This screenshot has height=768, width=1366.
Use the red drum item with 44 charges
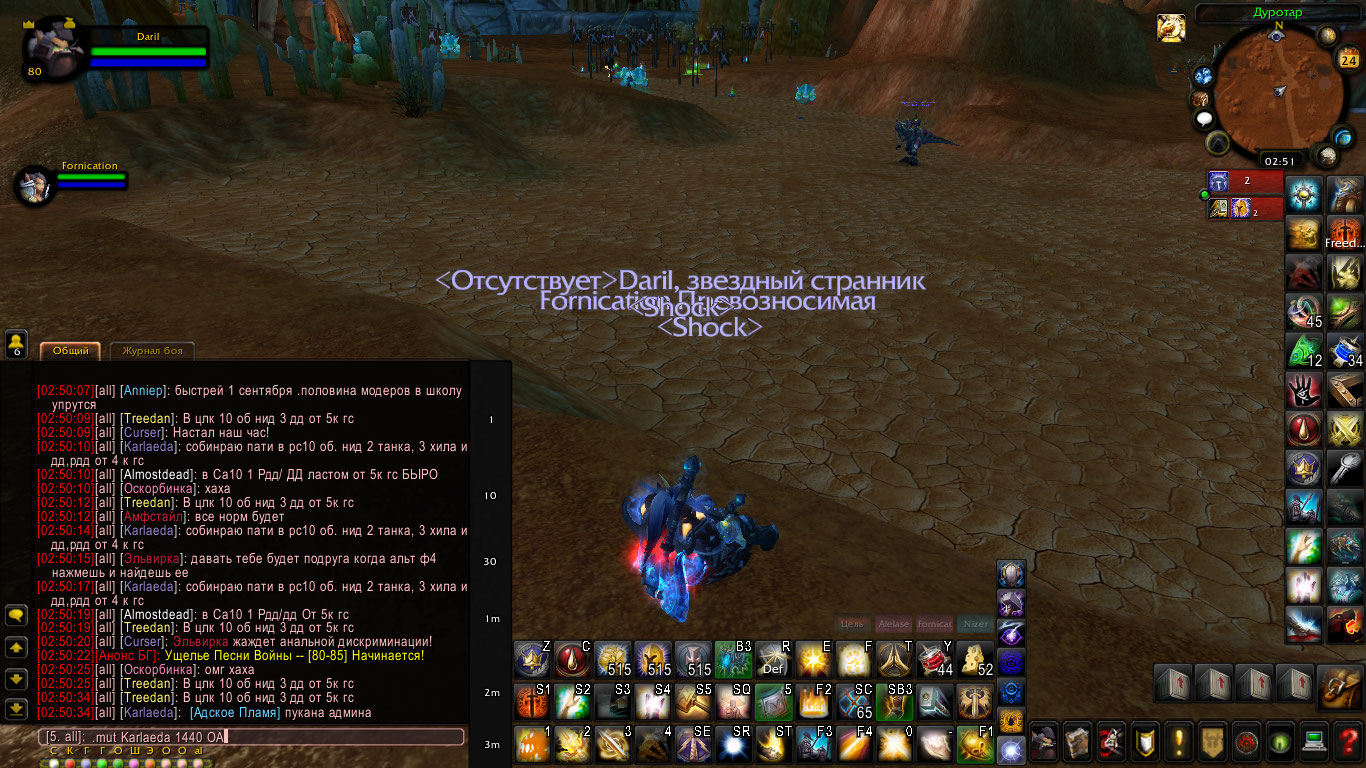coord(934,659)
